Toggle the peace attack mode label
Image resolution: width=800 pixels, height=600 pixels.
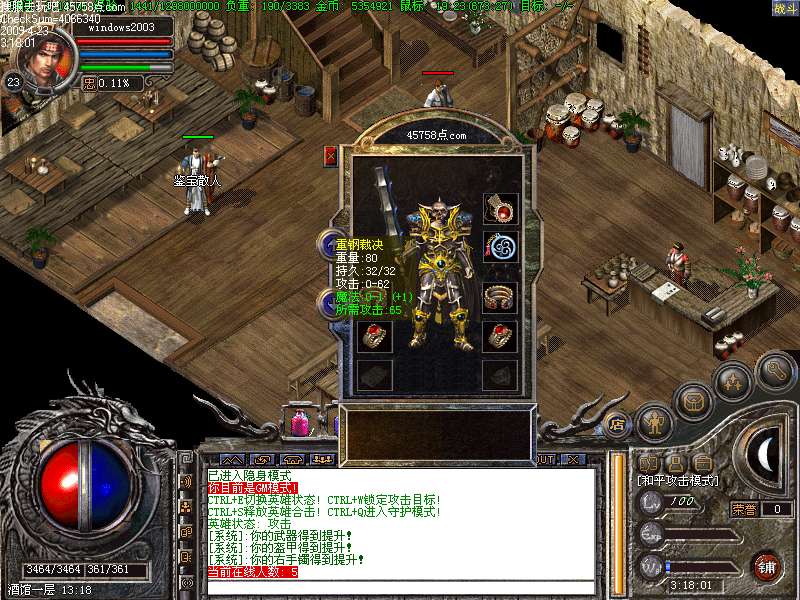click(x=678, y=481)
